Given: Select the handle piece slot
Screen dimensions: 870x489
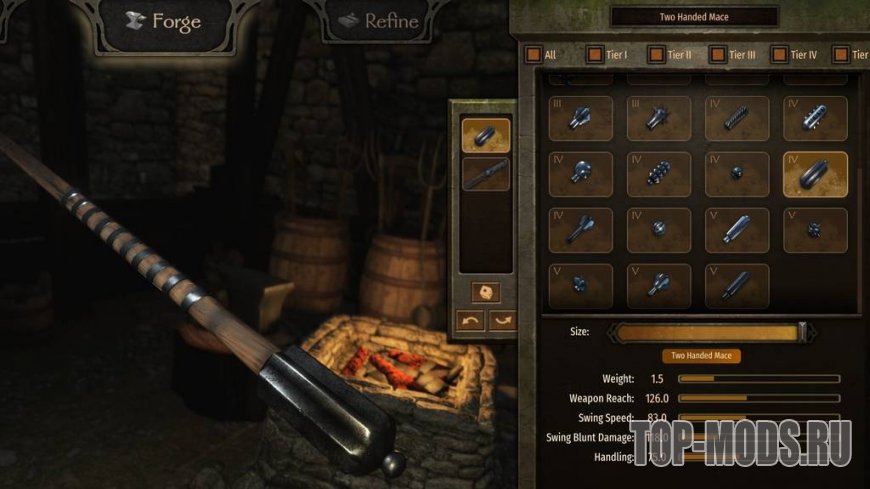Looking at the screenshot, I should [486, 174].
